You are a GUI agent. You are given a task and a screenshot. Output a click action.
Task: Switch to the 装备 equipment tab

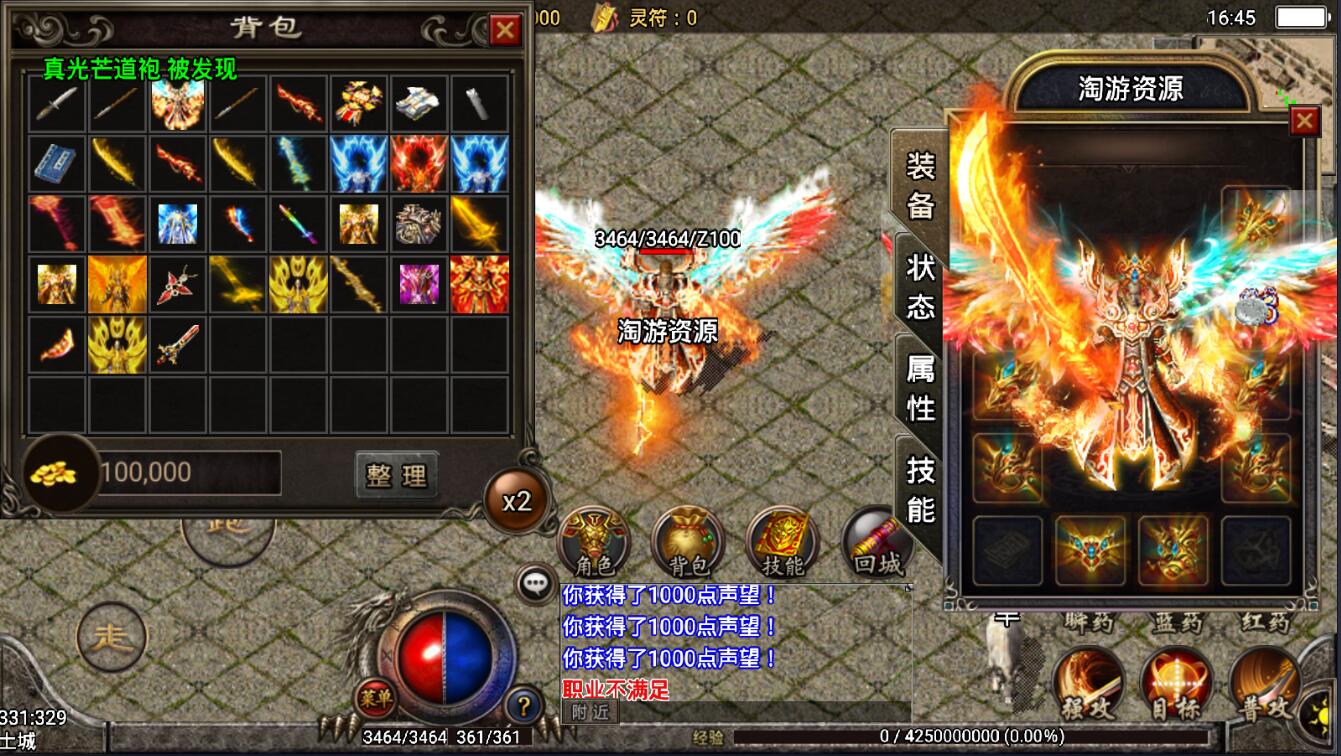pyautogui.click(x=920, y=186)
